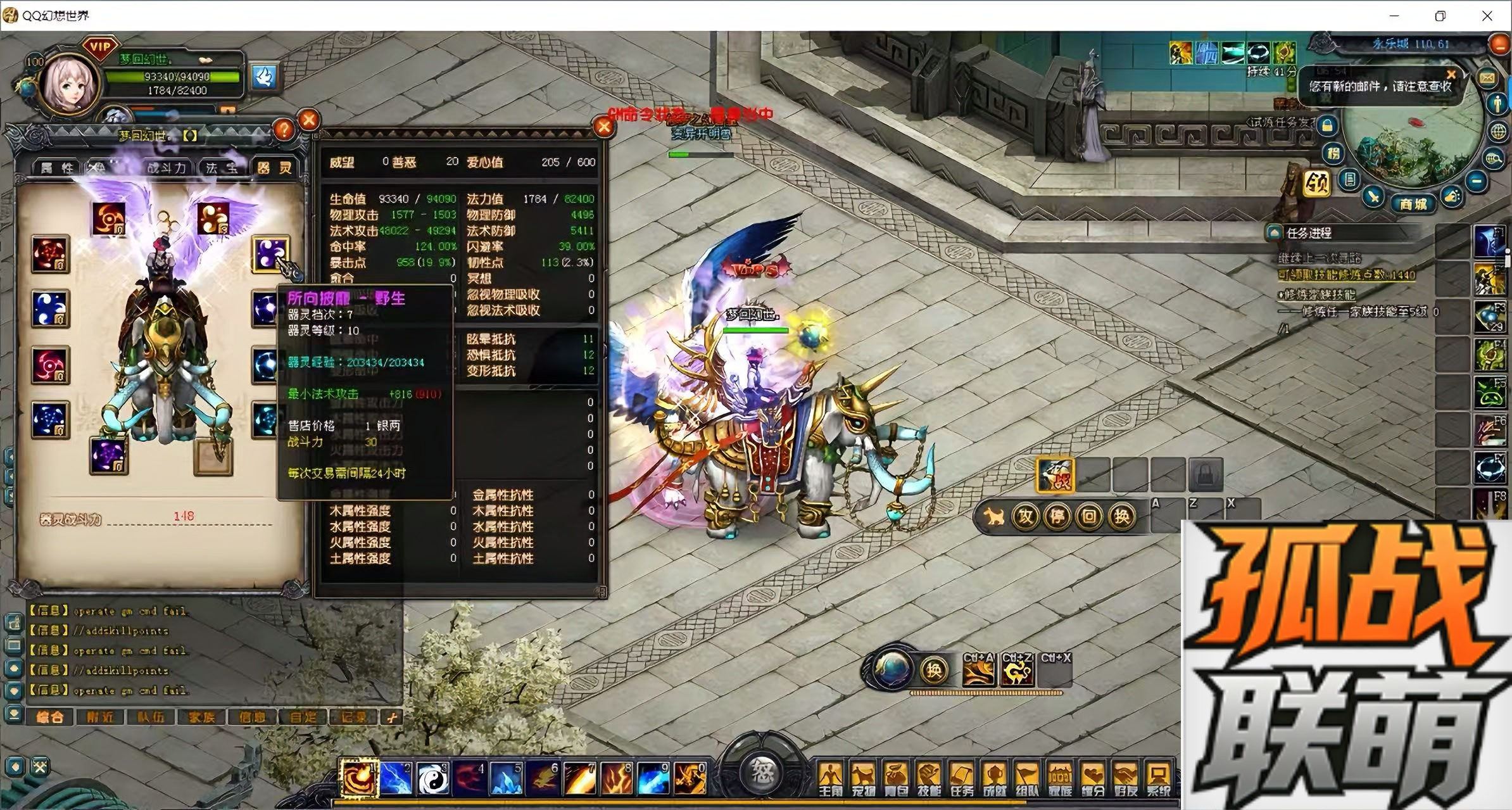
Task: Click the 领 reward claim button
Action: coord(1317,184)
